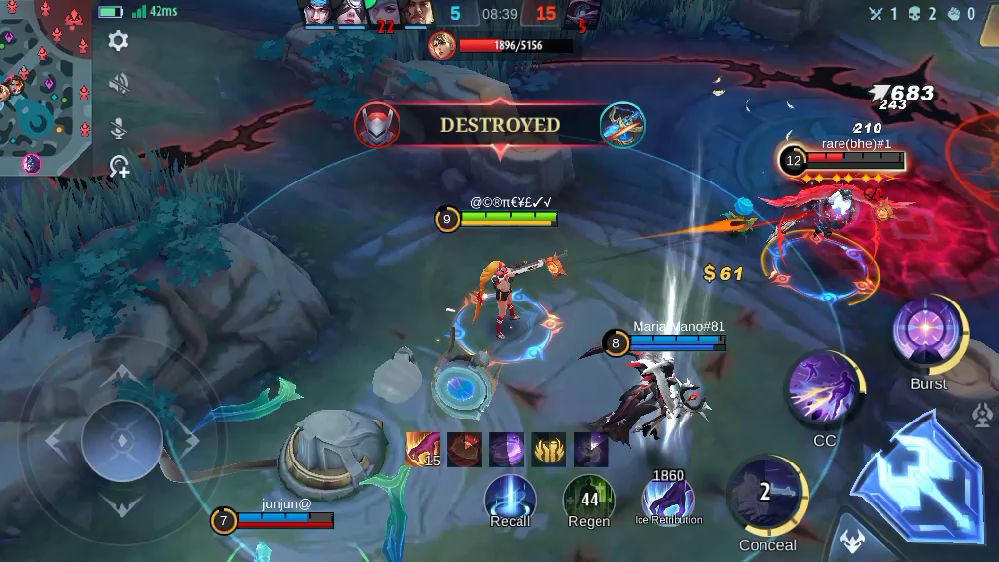The image size is (999, 562).
Task: Use the Regen ability
Action: 589,497
